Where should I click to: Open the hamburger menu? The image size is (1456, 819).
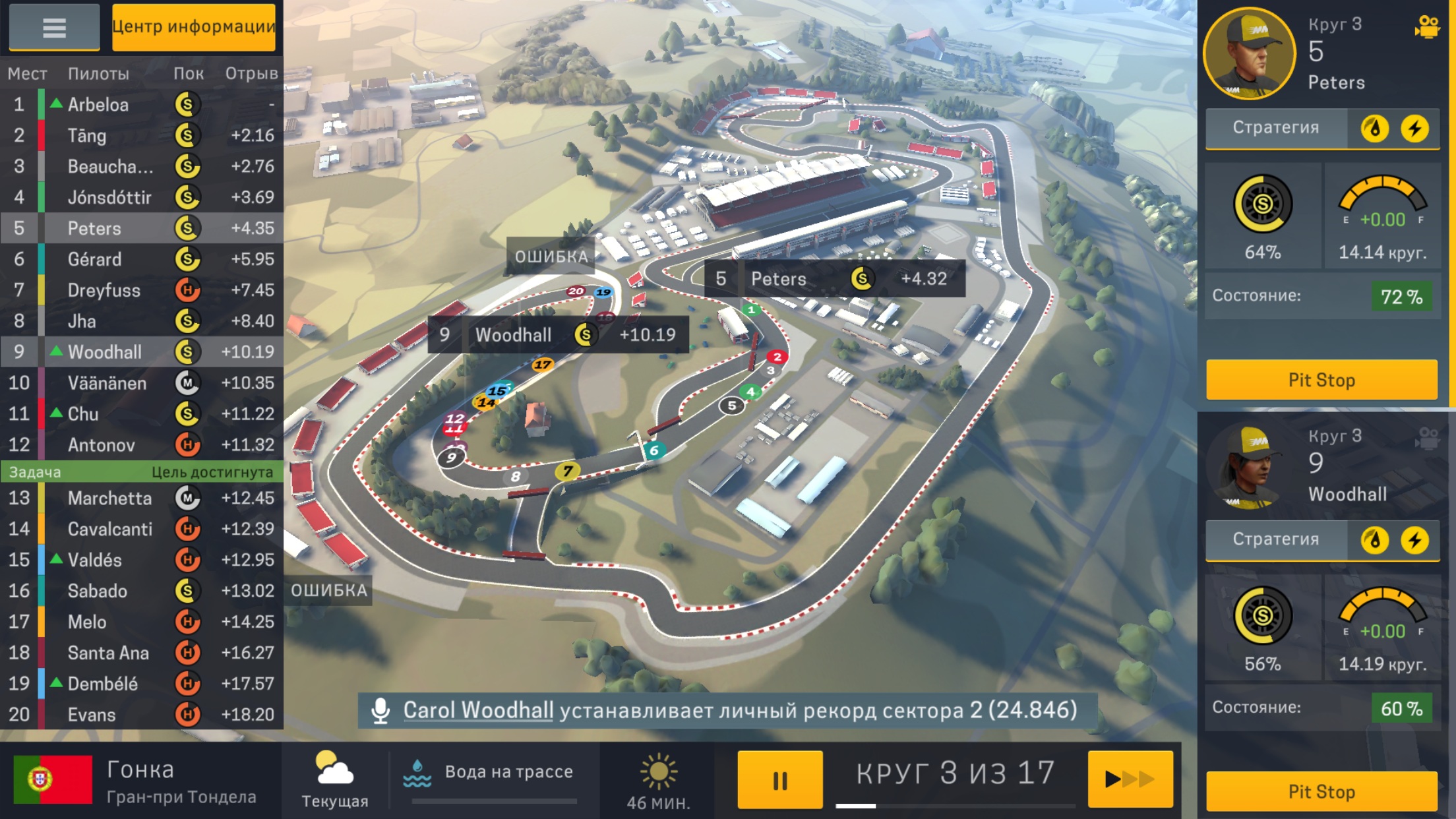tap(54, 28)
